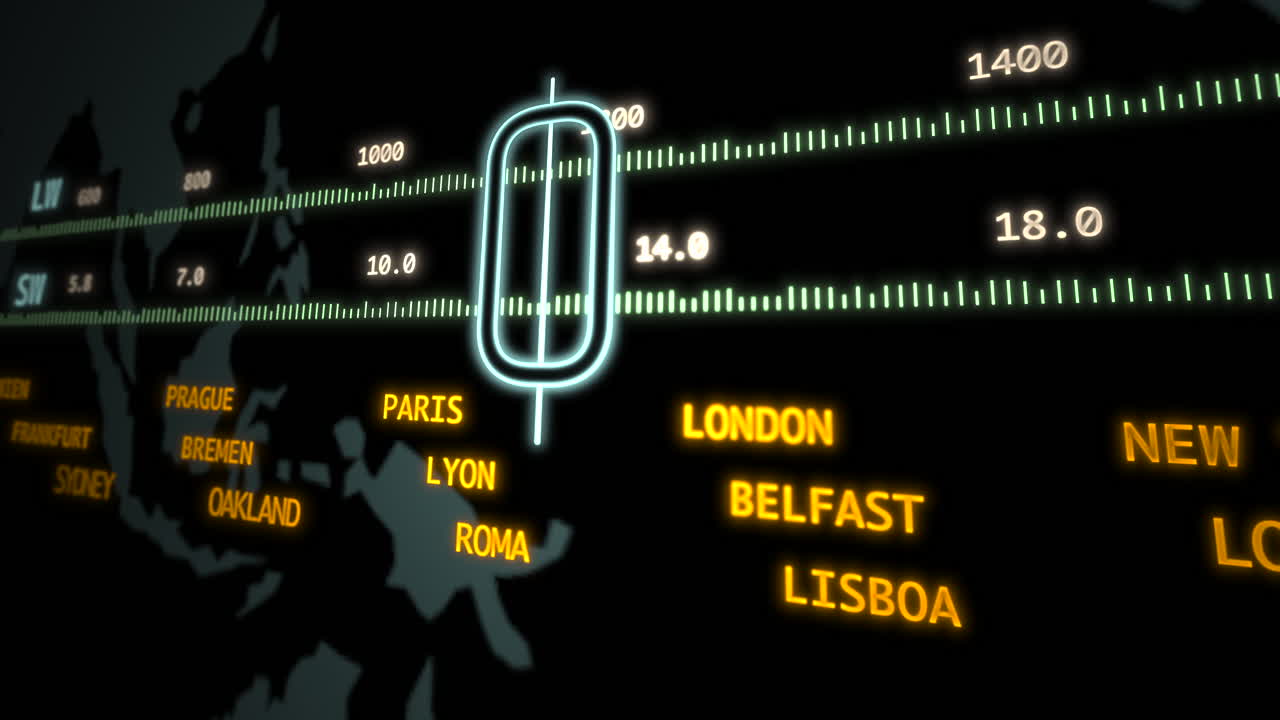Switch to the SW band label
The width and height of the screenshot is (1280, 720).
click(x=30, y=289)
